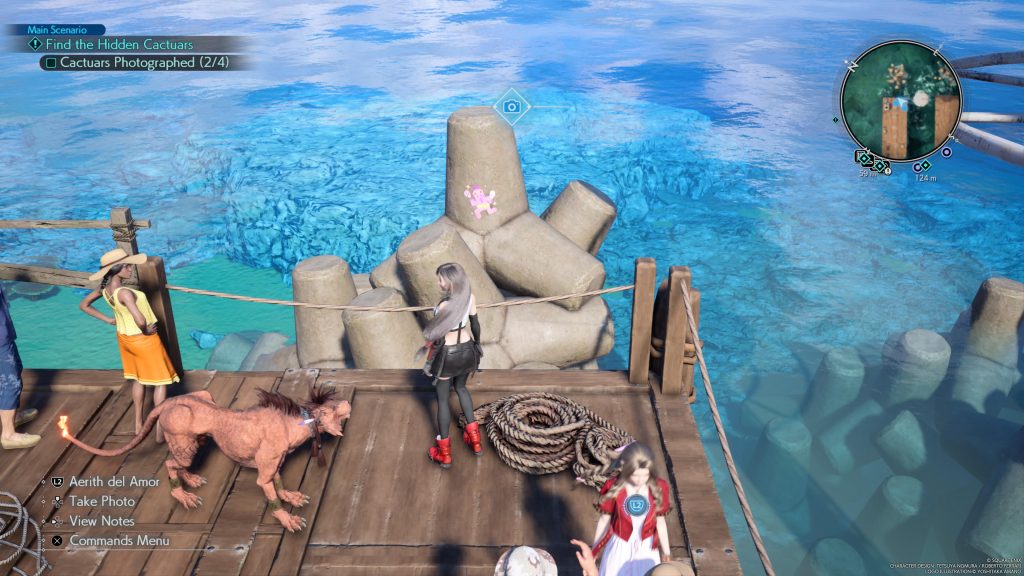
Task: Select the Aerith del Amor option
Action: [x=116, y=481]
